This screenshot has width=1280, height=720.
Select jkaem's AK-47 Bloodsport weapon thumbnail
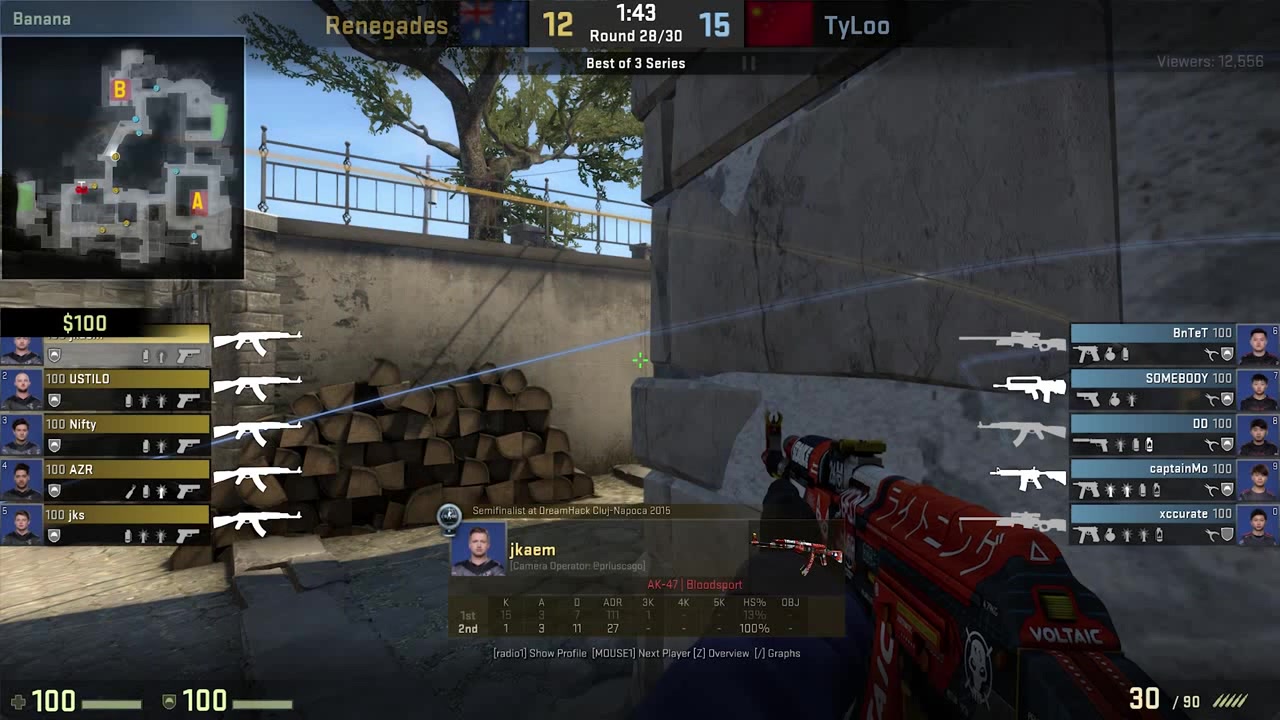pos(794,552)
